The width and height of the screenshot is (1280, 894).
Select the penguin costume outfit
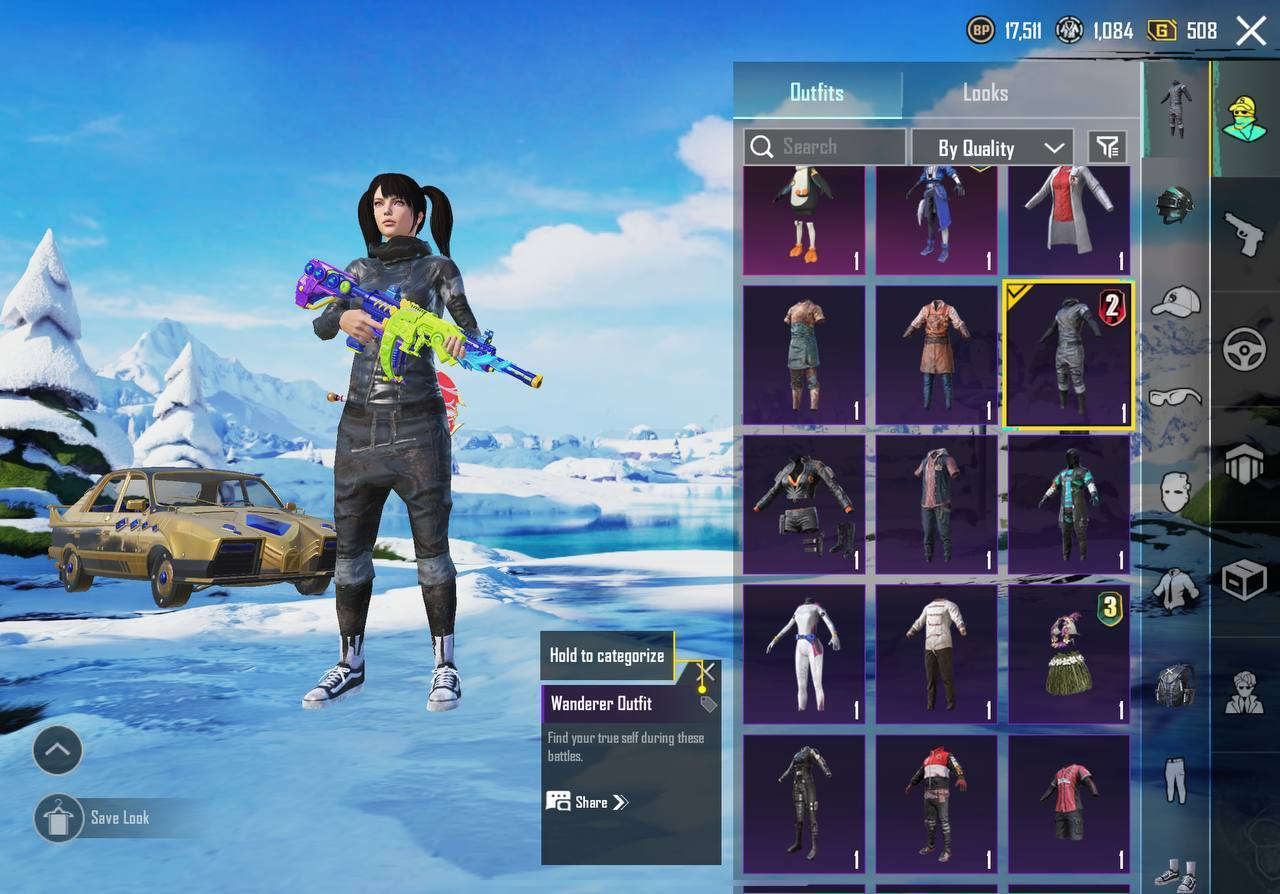point(804,220)
